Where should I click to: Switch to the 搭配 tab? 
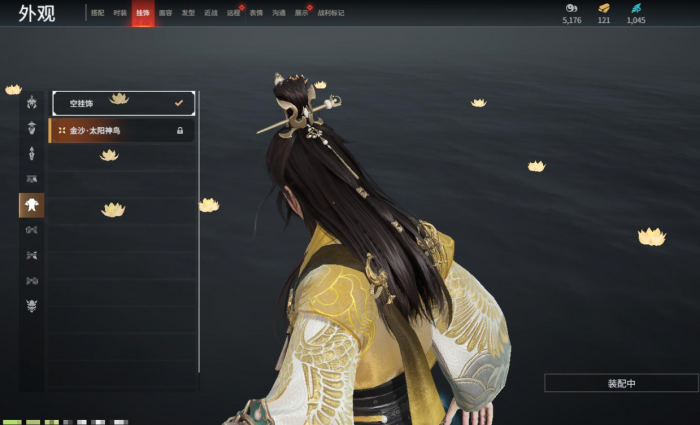coord(97,13)
